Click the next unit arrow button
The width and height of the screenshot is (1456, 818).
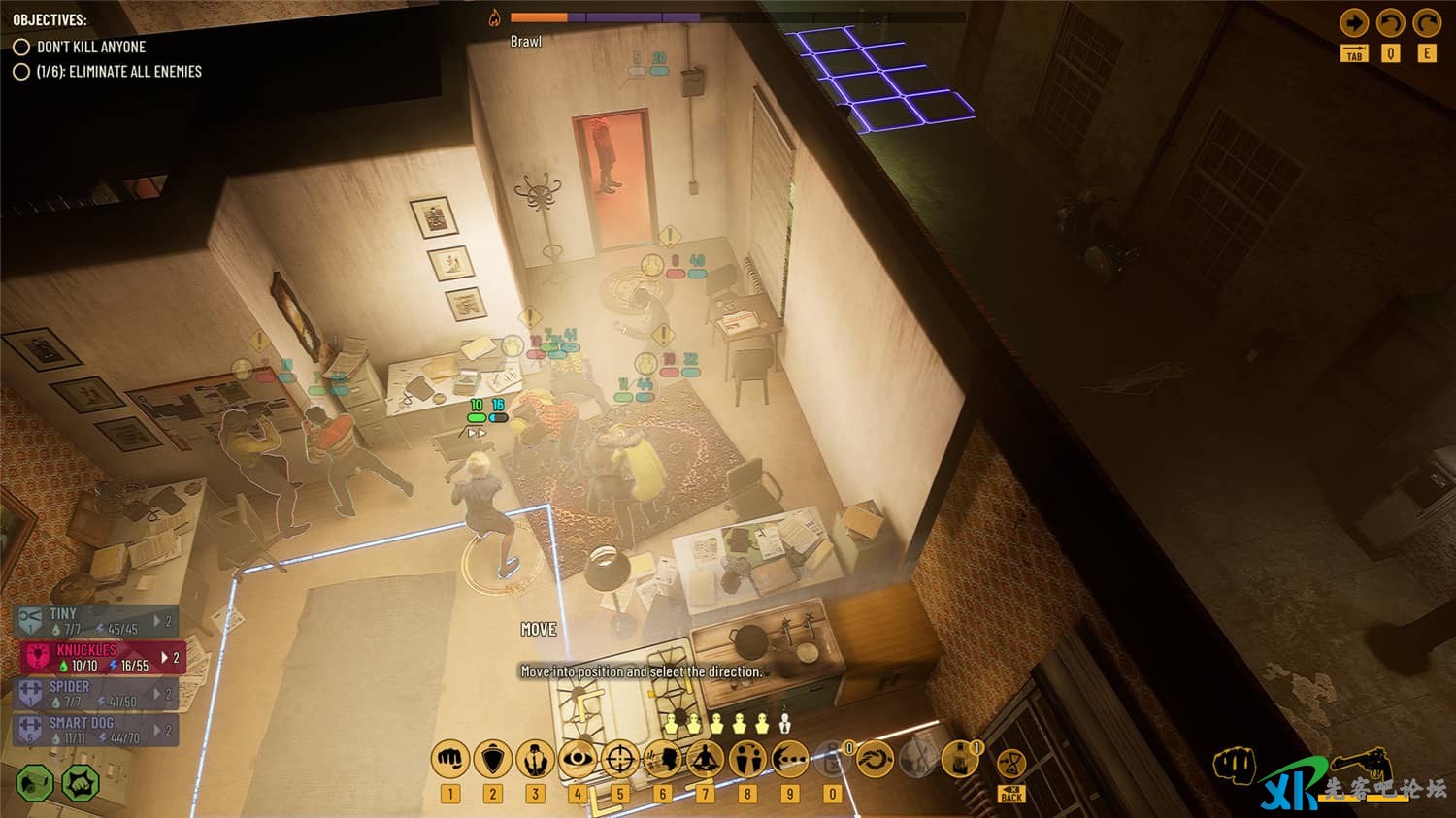click(1354, 23)
